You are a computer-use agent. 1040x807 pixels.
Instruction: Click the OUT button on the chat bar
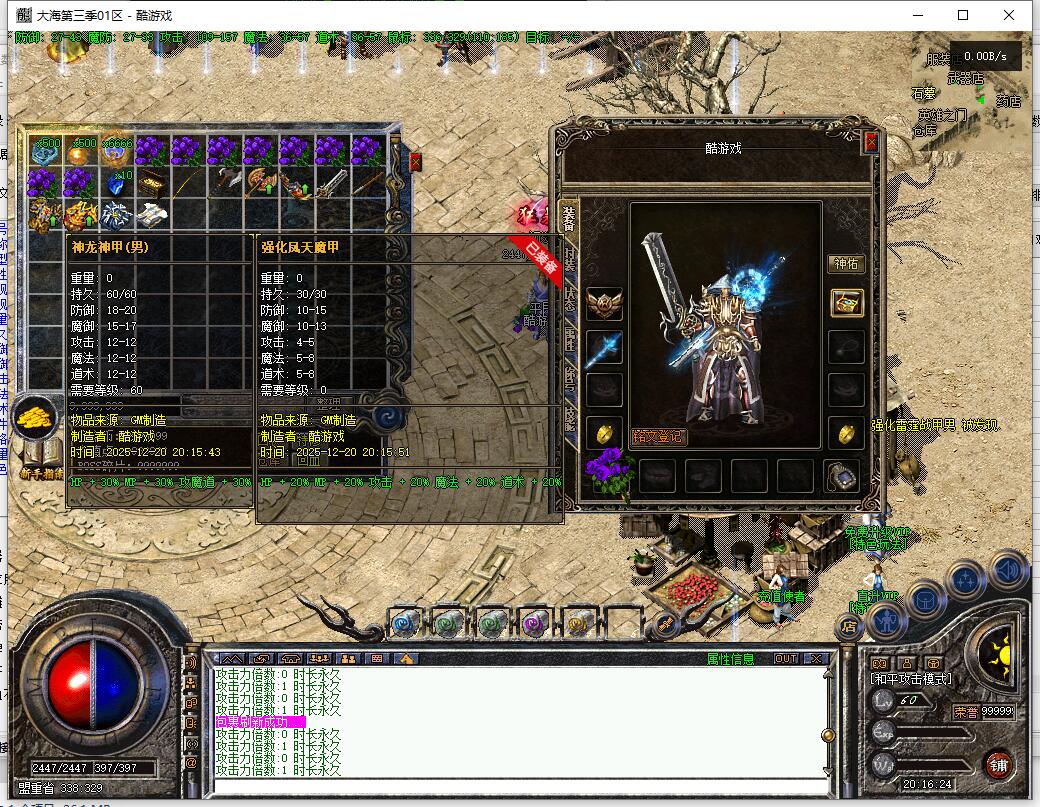(x=786, y=659)
